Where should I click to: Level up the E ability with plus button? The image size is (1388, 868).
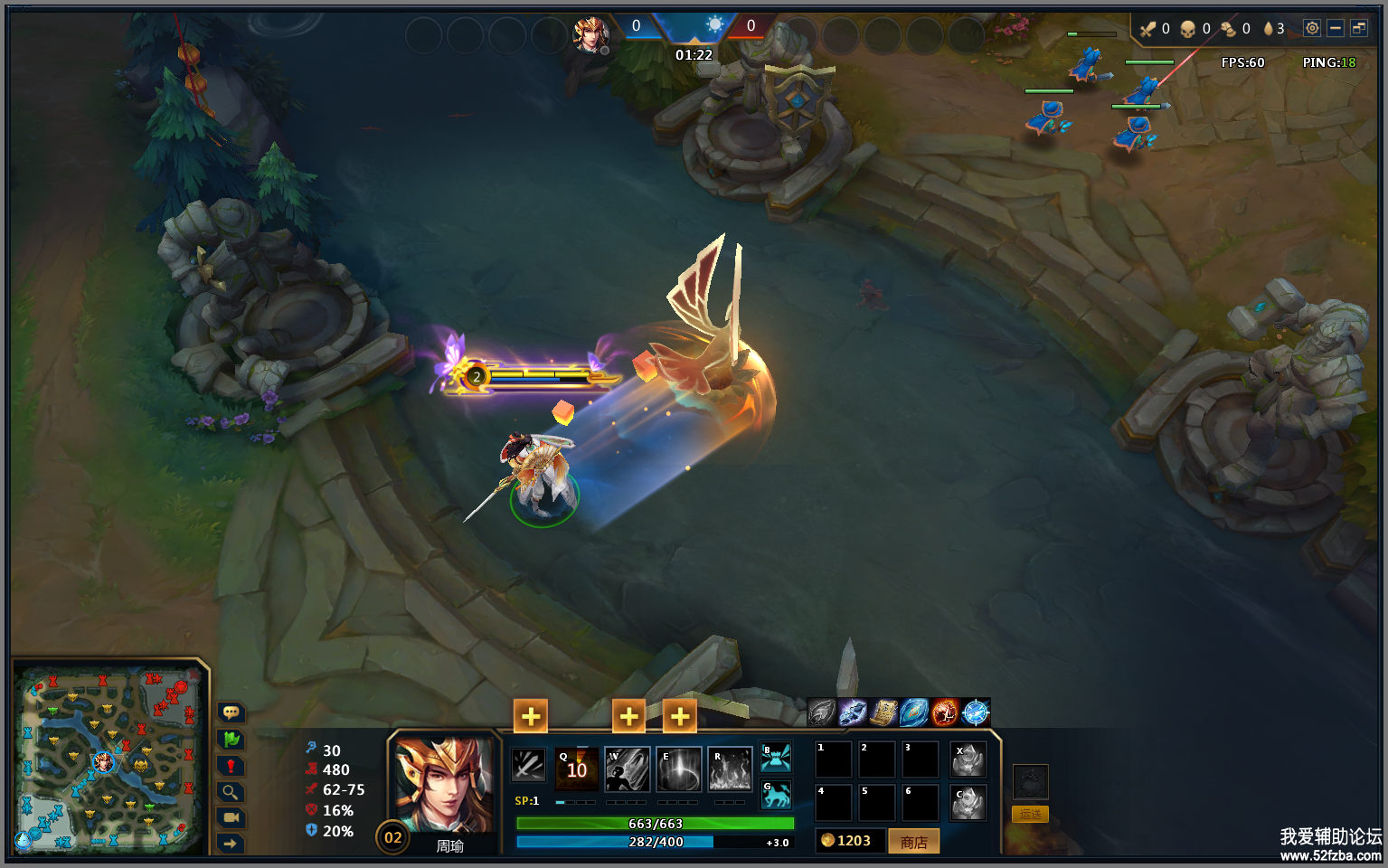(x=679, y=717)
